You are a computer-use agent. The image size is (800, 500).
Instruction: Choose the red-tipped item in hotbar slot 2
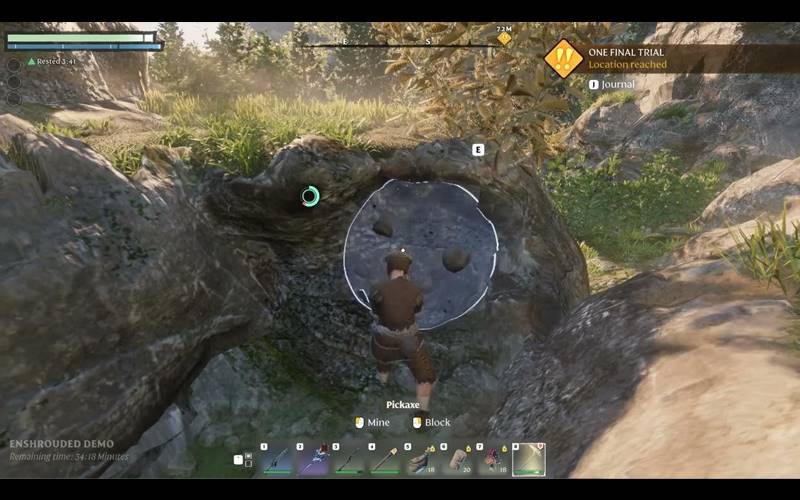(x=313, y=460)
